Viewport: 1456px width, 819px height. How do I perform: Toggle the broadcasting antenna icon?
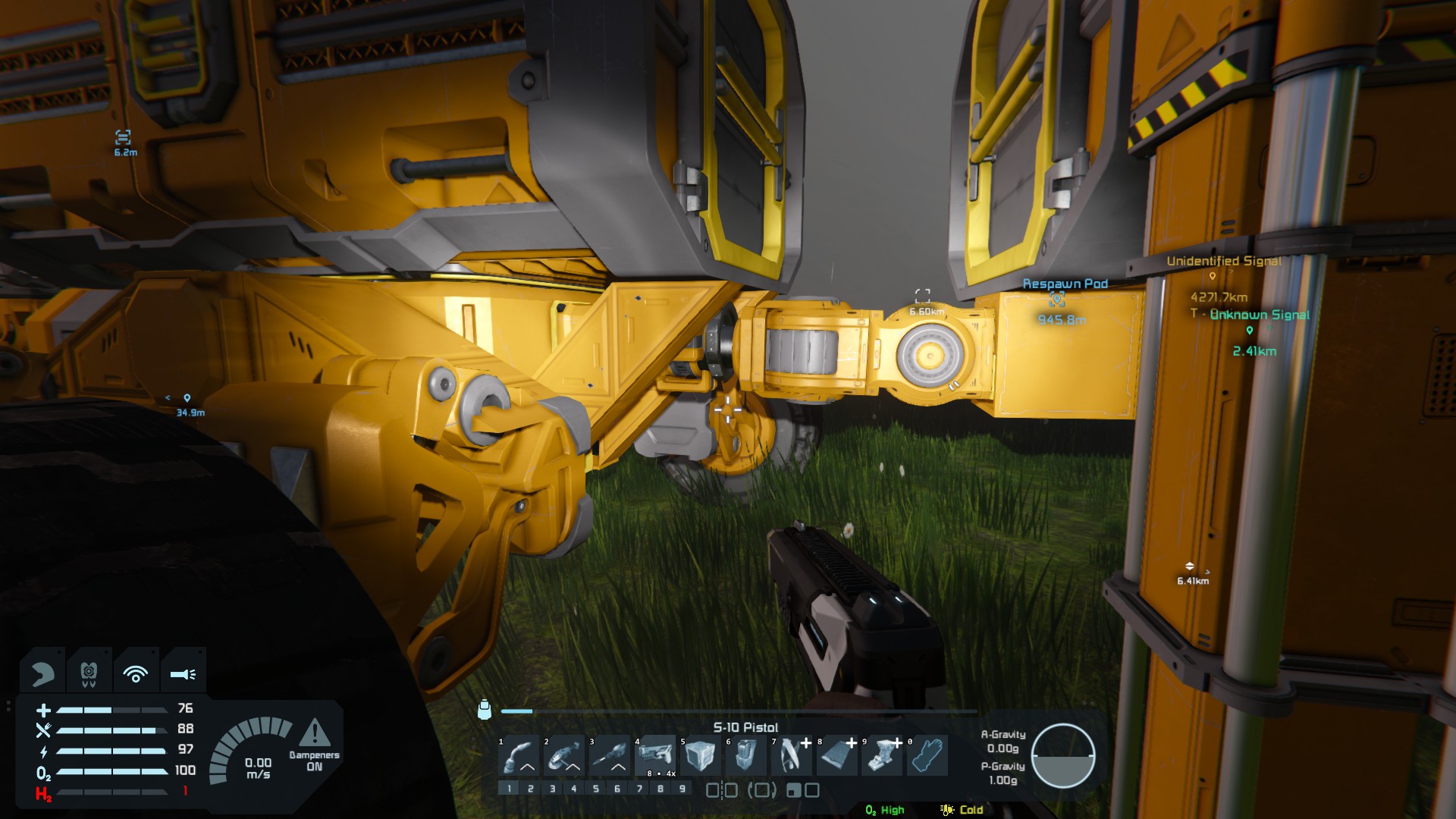pyautogui.click(x=136, y=673)
